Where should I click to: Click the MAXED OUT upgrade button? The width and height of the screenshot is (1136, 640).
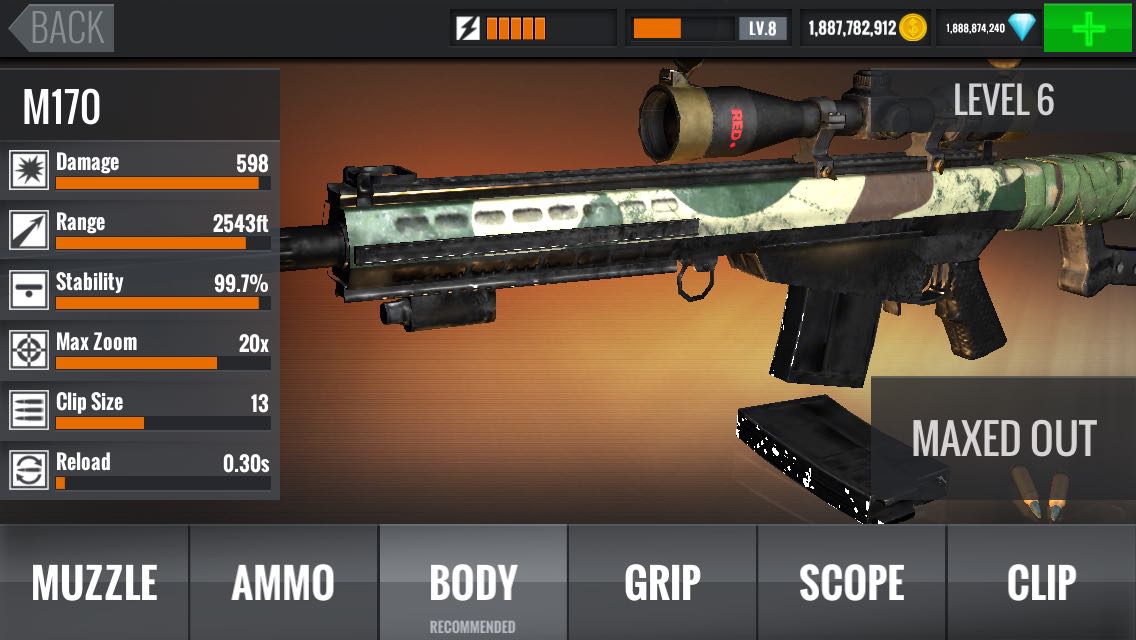pos(1003,438)
